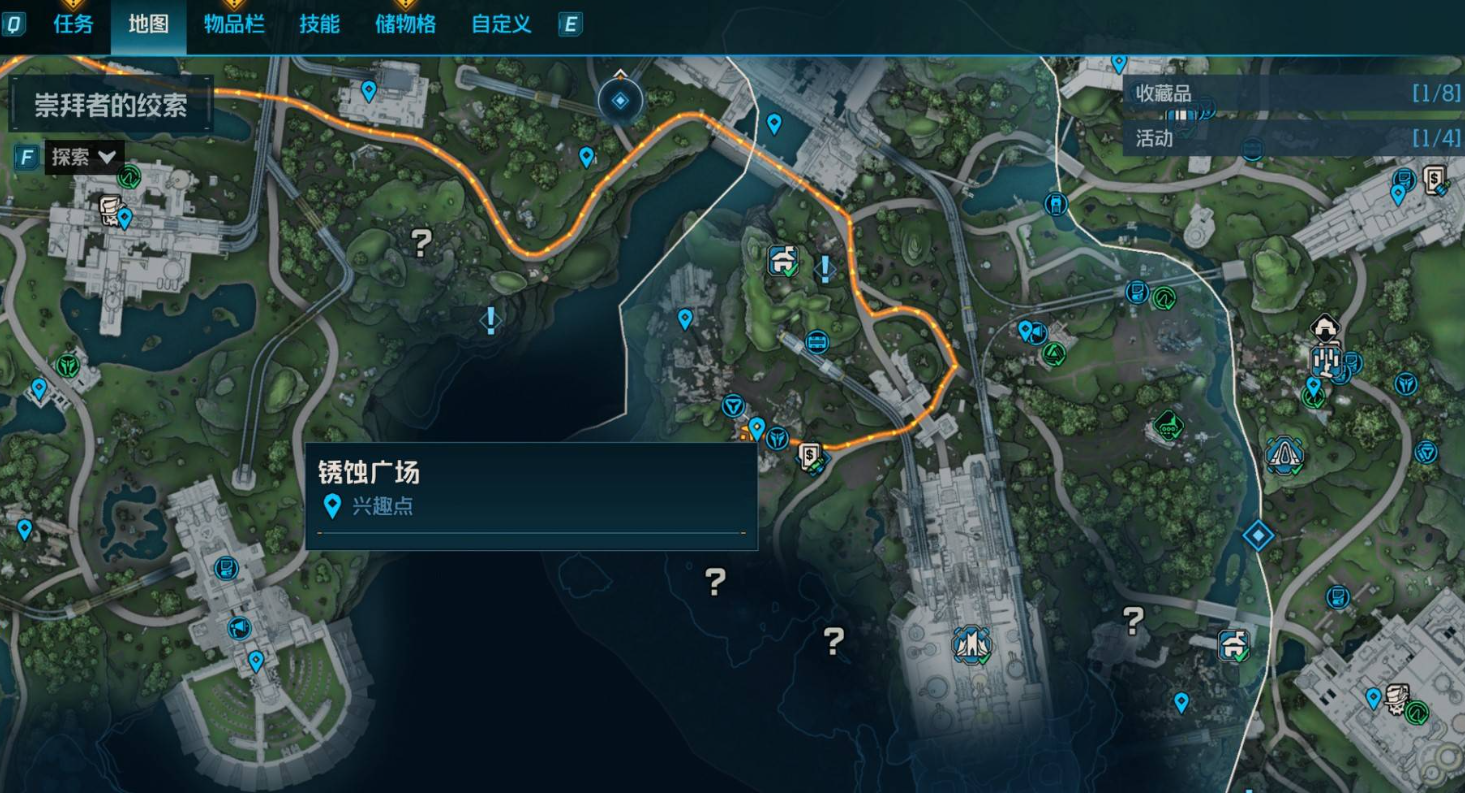Switch to the 技能 tab

coord(320,25)
